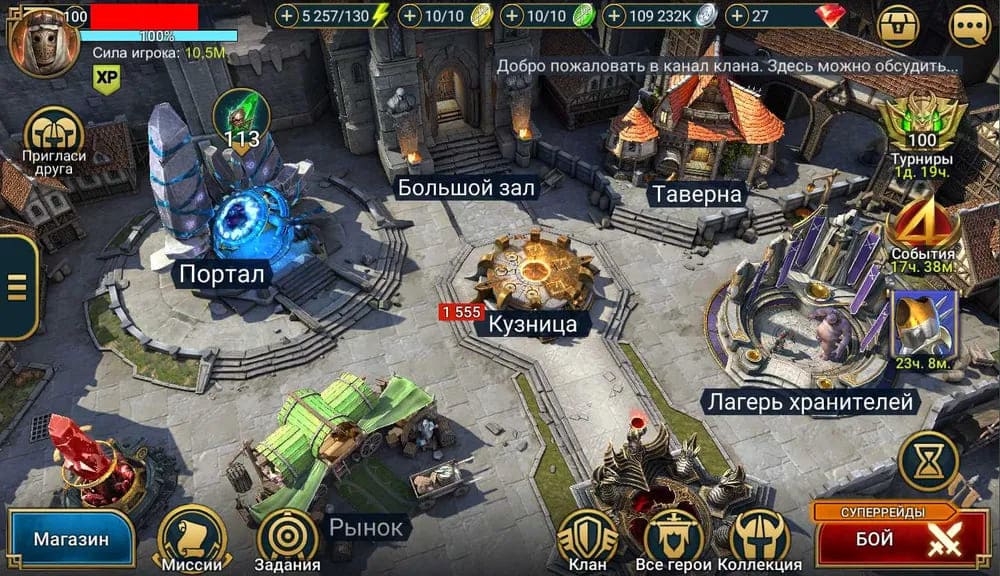Click the player avatar portrait
The image size is (1000, 576).
[x=43, y=40]
